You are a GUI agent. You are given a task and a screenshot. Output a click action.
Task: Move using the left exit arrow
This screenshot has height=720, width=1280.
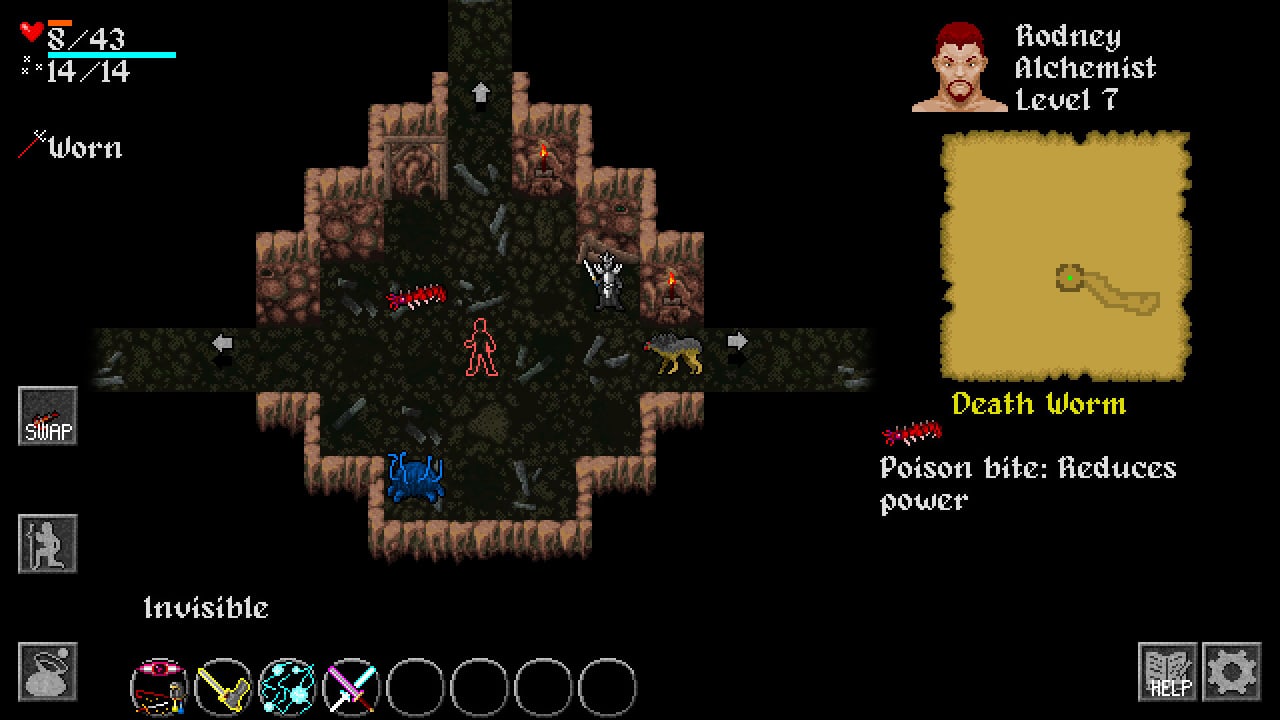[x=222, y=344]
